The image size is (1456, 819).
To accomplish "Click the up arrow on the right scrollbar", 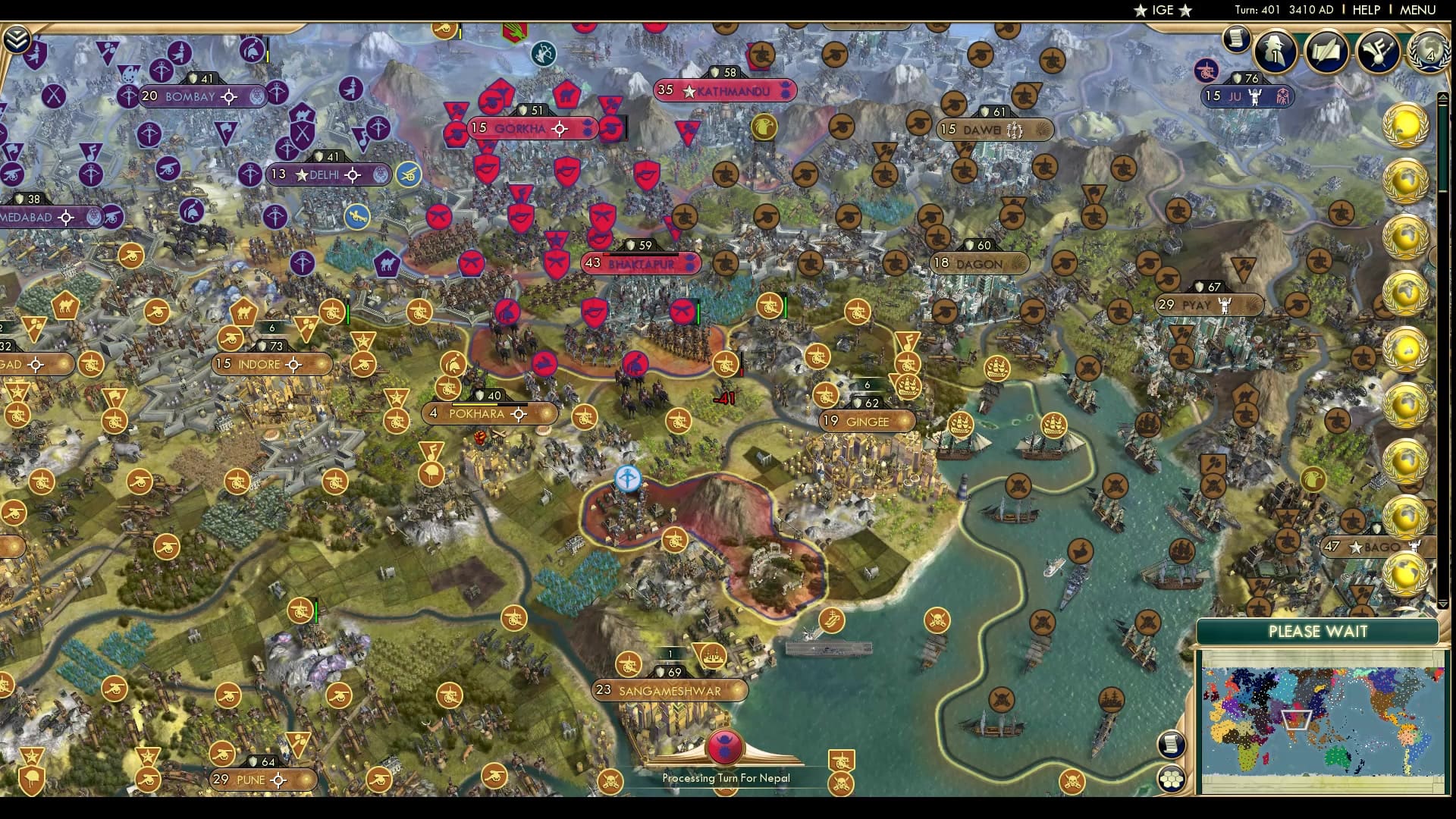I will coord(1443,97).
